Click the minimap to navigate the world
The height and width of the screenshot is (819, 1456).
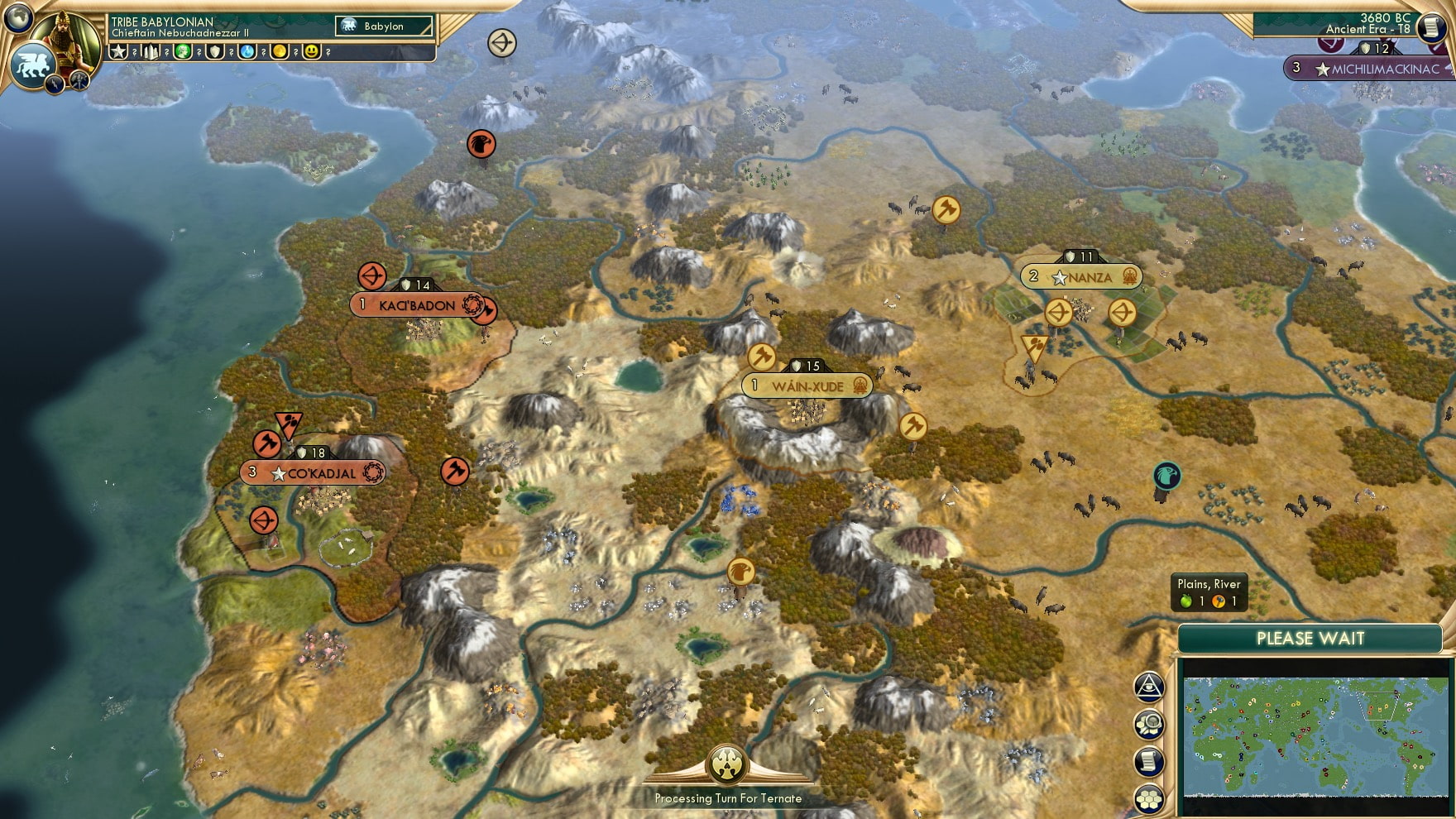click(x=1315, y=736)
